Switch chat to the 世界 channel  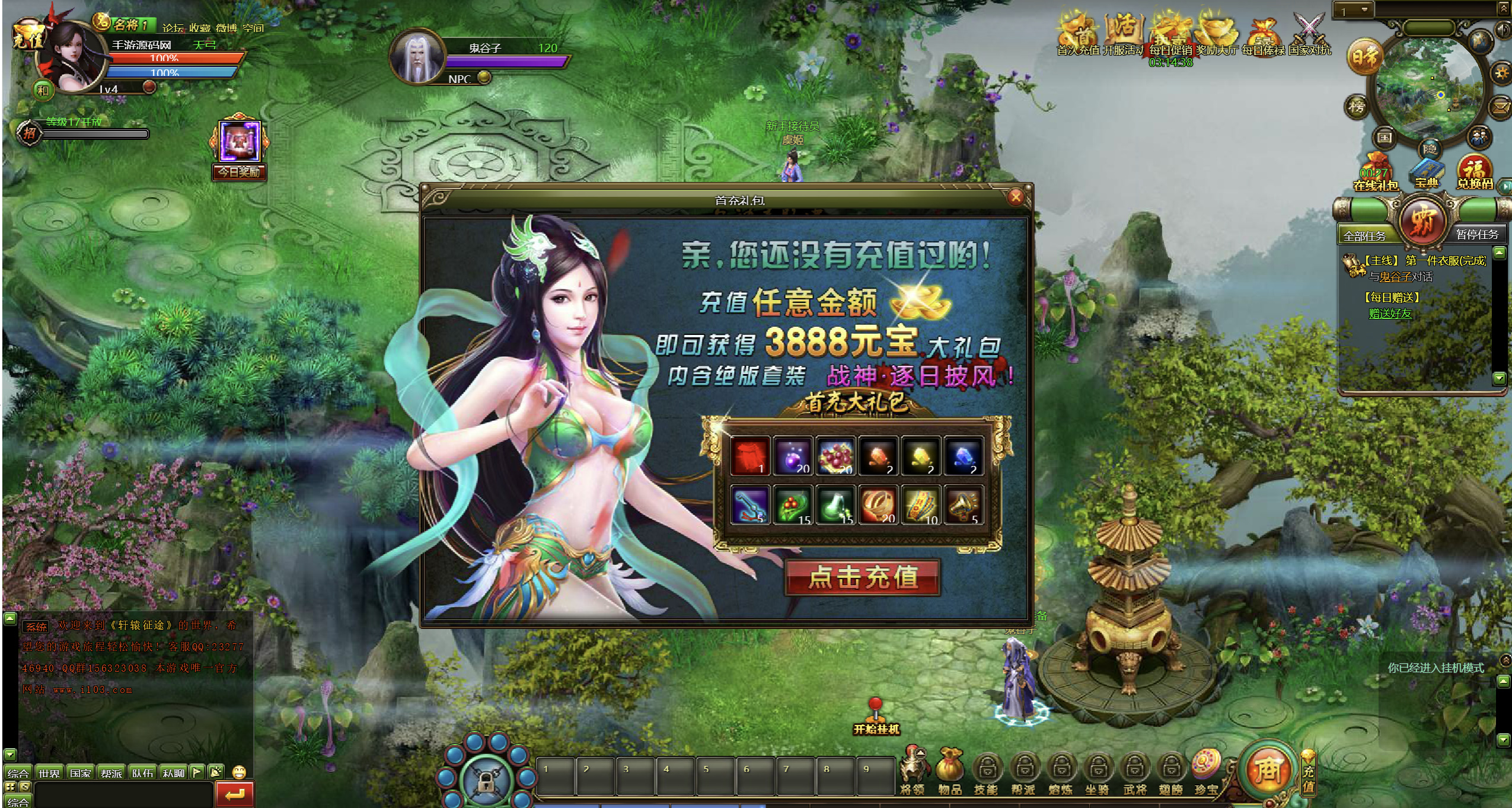point(49,773)
